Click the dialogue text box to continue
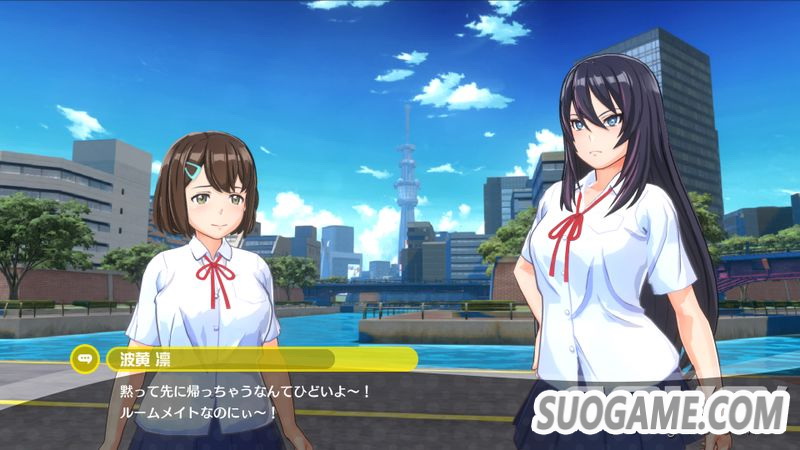The height and width of the screenshot is (450, 800). coord(300,402)
